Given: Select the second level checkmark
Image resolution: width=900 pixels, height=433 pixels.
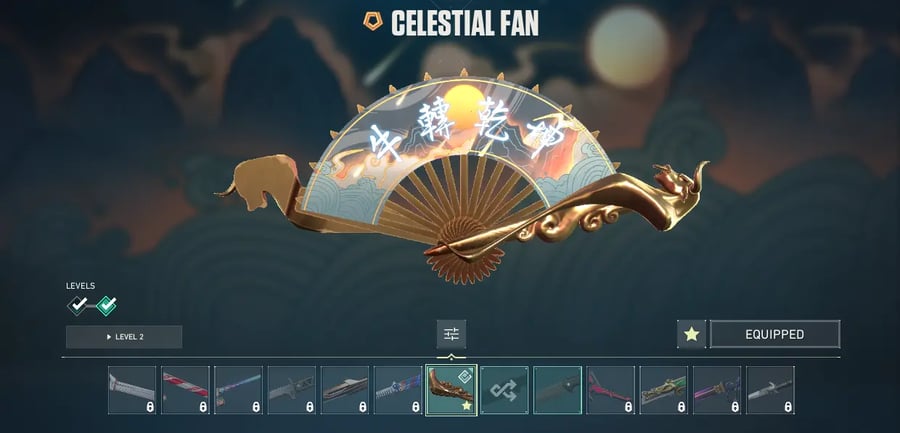Looking at the screenshot, I should click(105, 306).
